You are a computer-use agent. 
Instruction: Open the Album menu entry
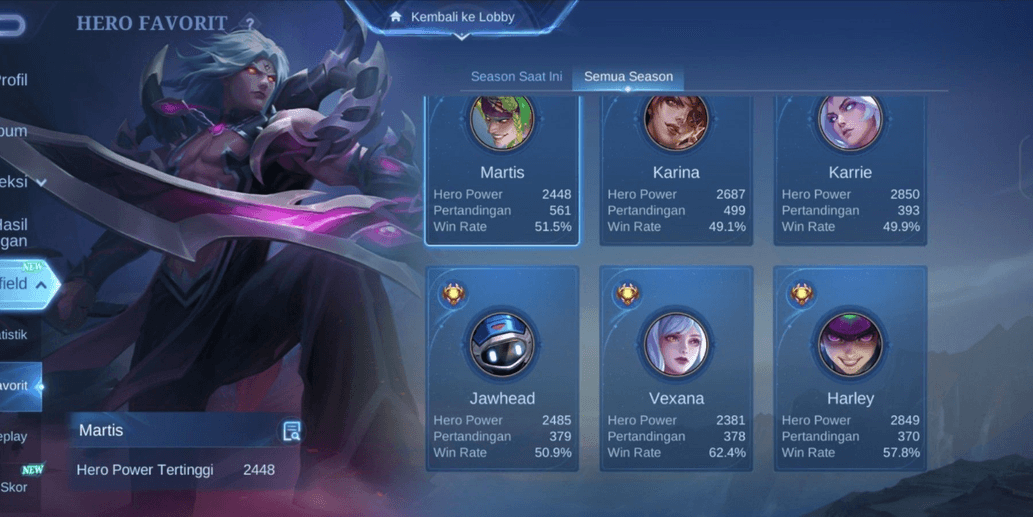coord(14,131)
